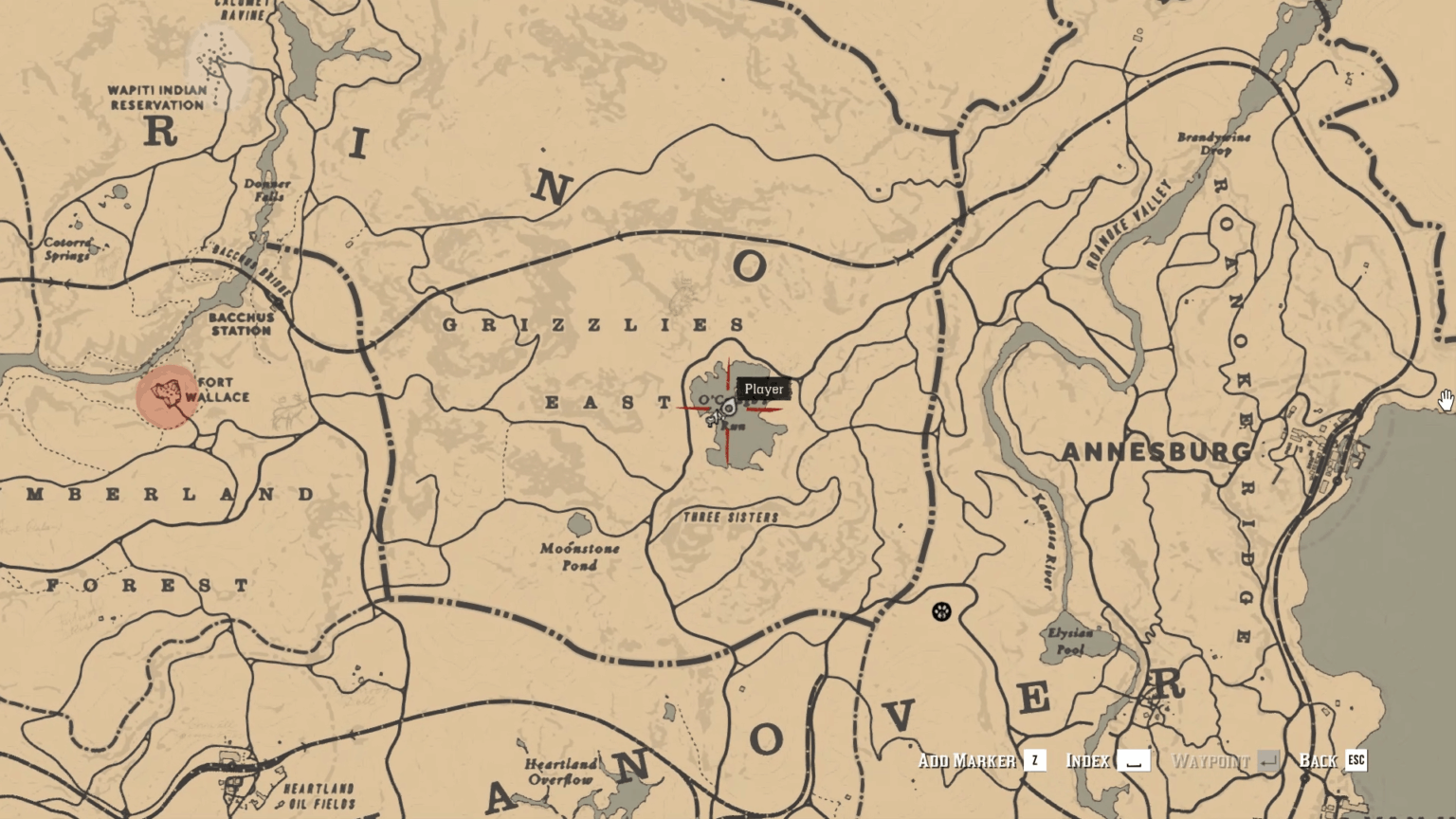Open the map Index
This screenshot has height=819, width=1456.
coord(1087,760)
